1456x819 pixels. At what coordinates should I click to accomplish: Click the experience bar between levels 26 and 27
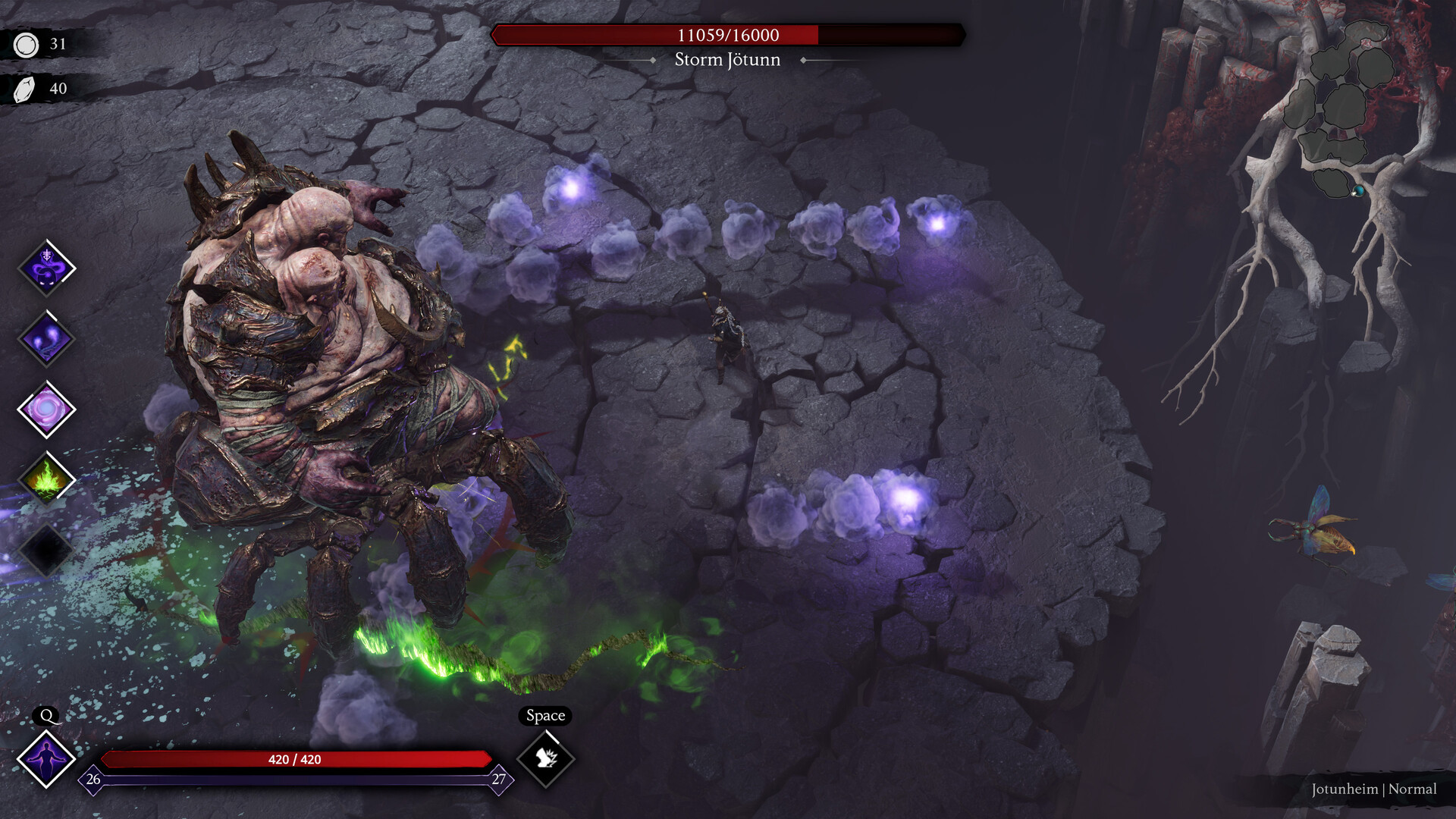coord(296,778)
